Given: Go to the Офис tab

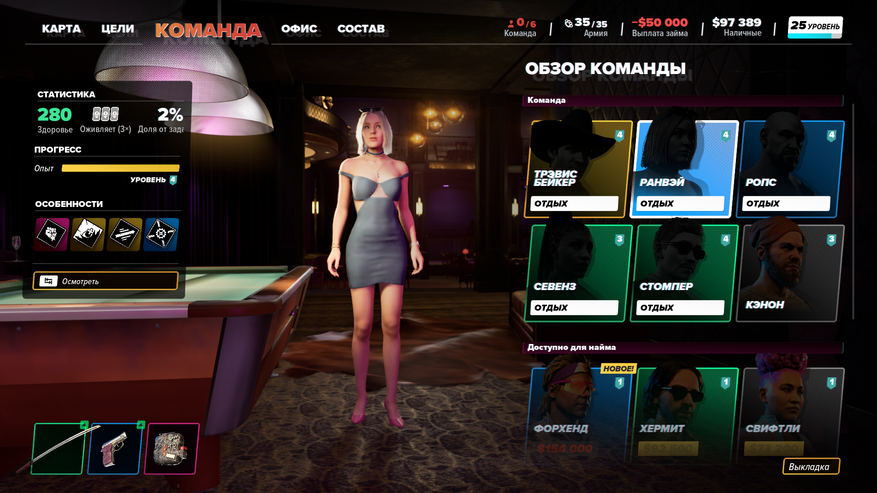Looking at the screenshot, I should click(299, 29).
